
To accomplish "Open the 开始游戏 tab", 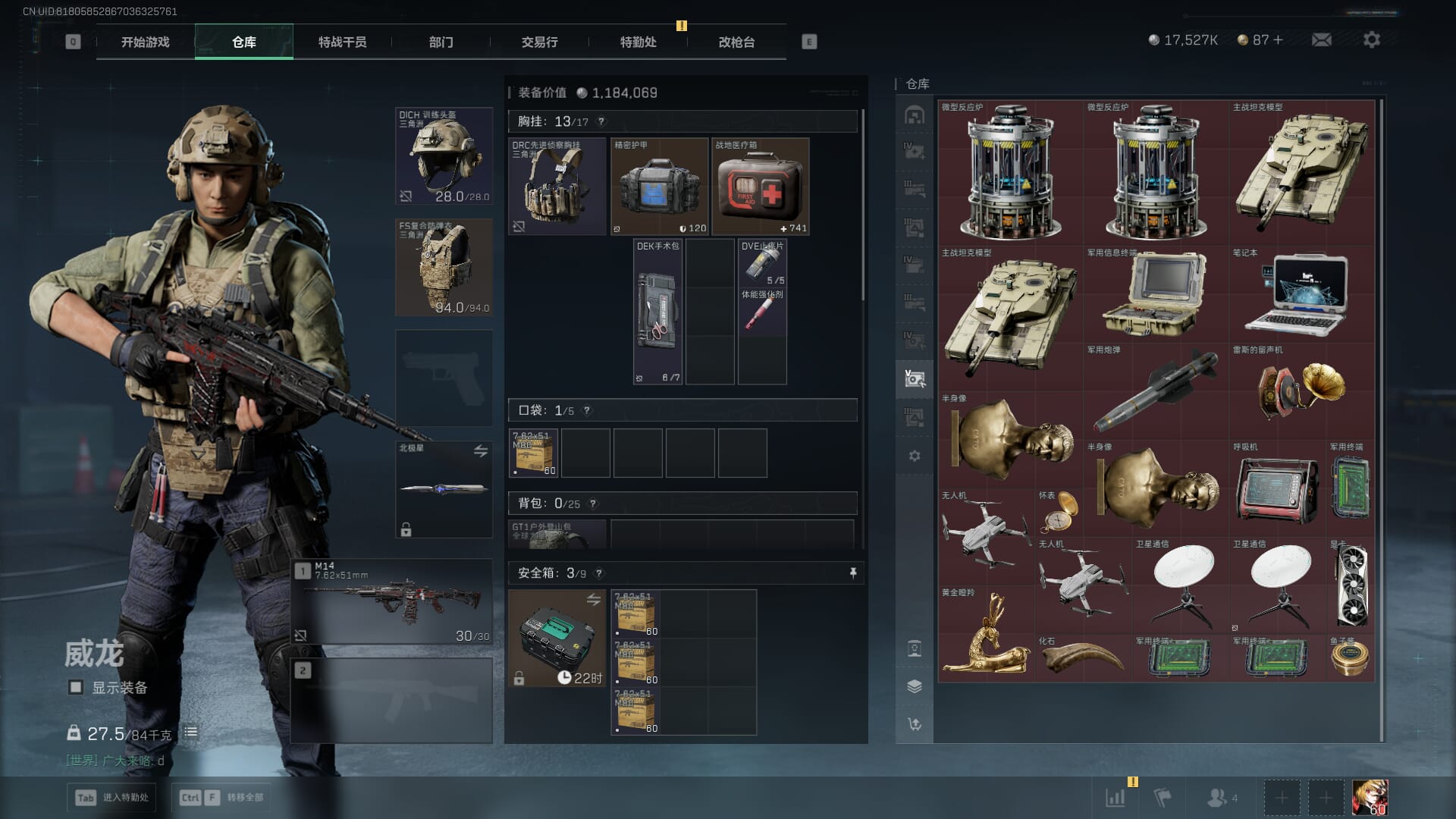I will click(145, 42).
